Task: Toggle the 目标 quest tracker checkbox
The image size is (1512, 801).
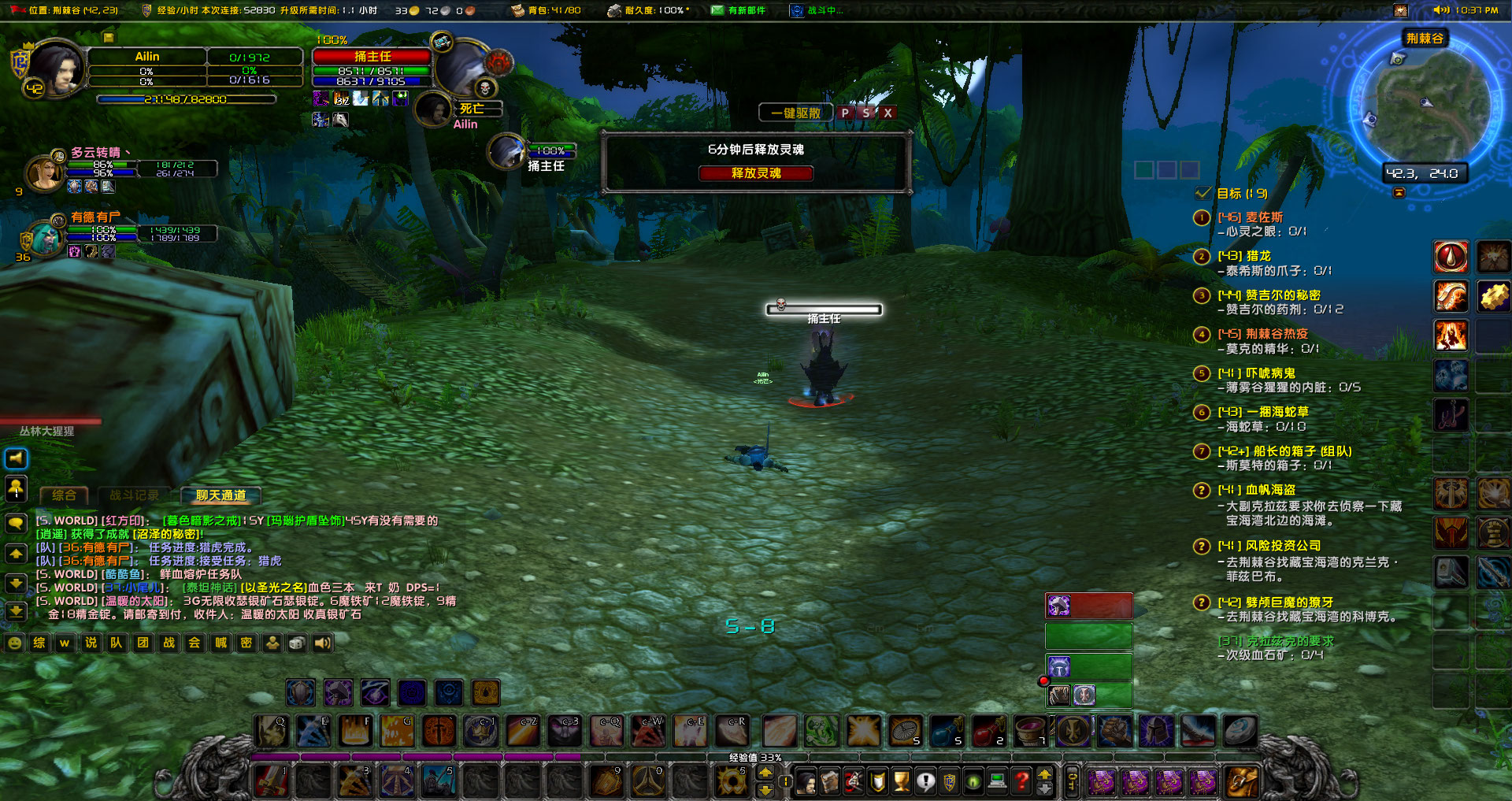Action: tap(1203, 192)
